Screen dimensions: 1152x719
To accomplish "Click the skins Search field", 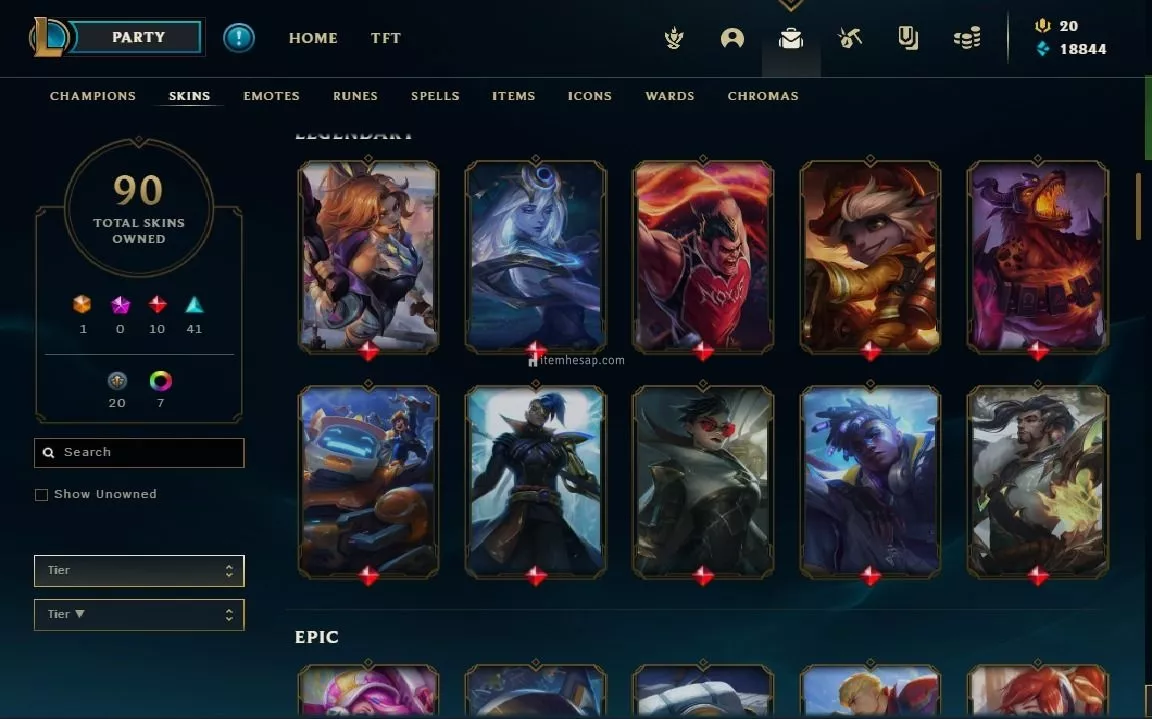I will 140,453.
